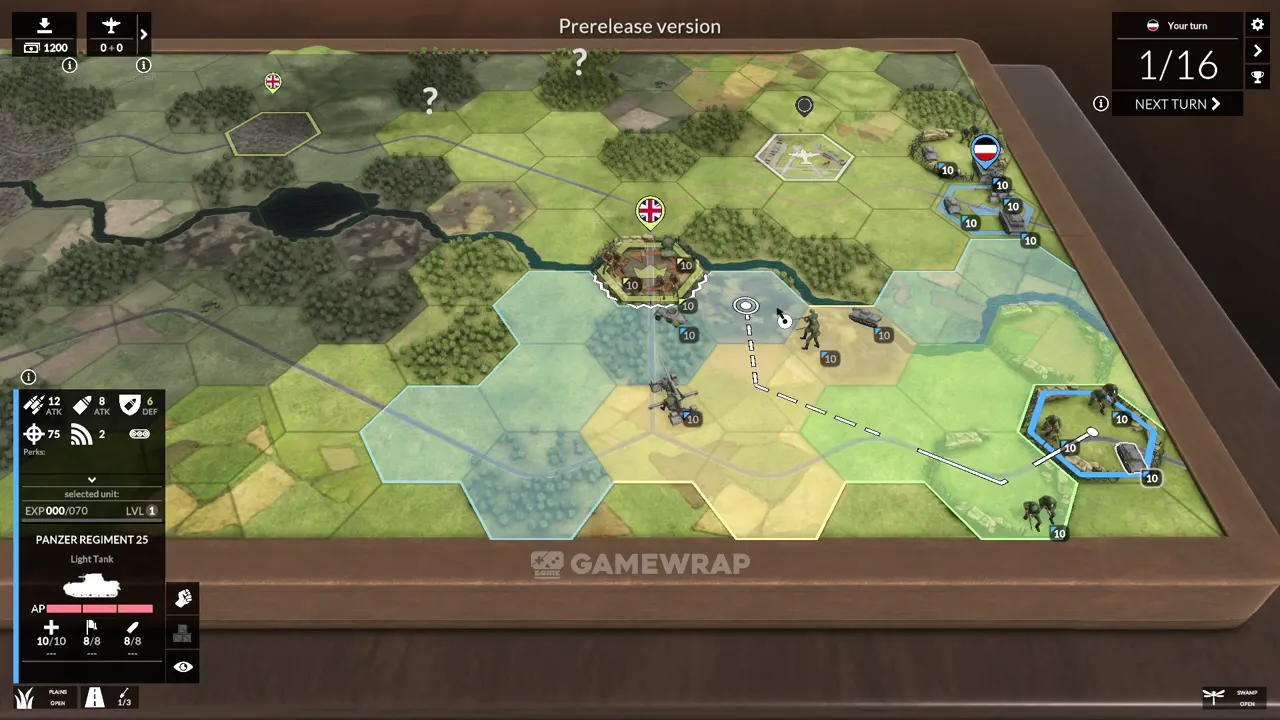Show info under the aircraft panel
Screen dimensions: 1280x720
click(144, 66)
